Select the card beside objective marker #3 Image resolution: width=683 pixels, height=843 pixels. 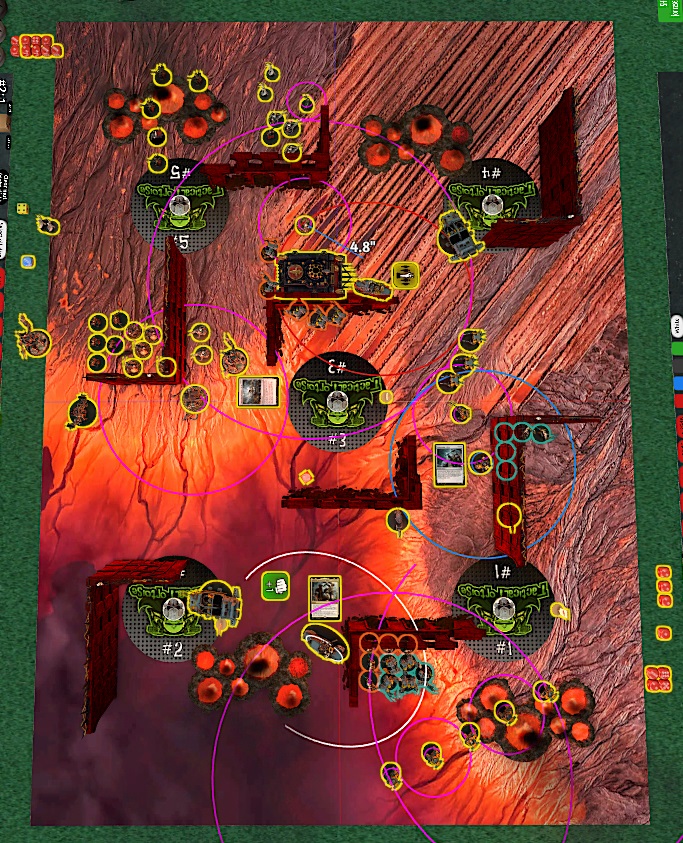257,392
